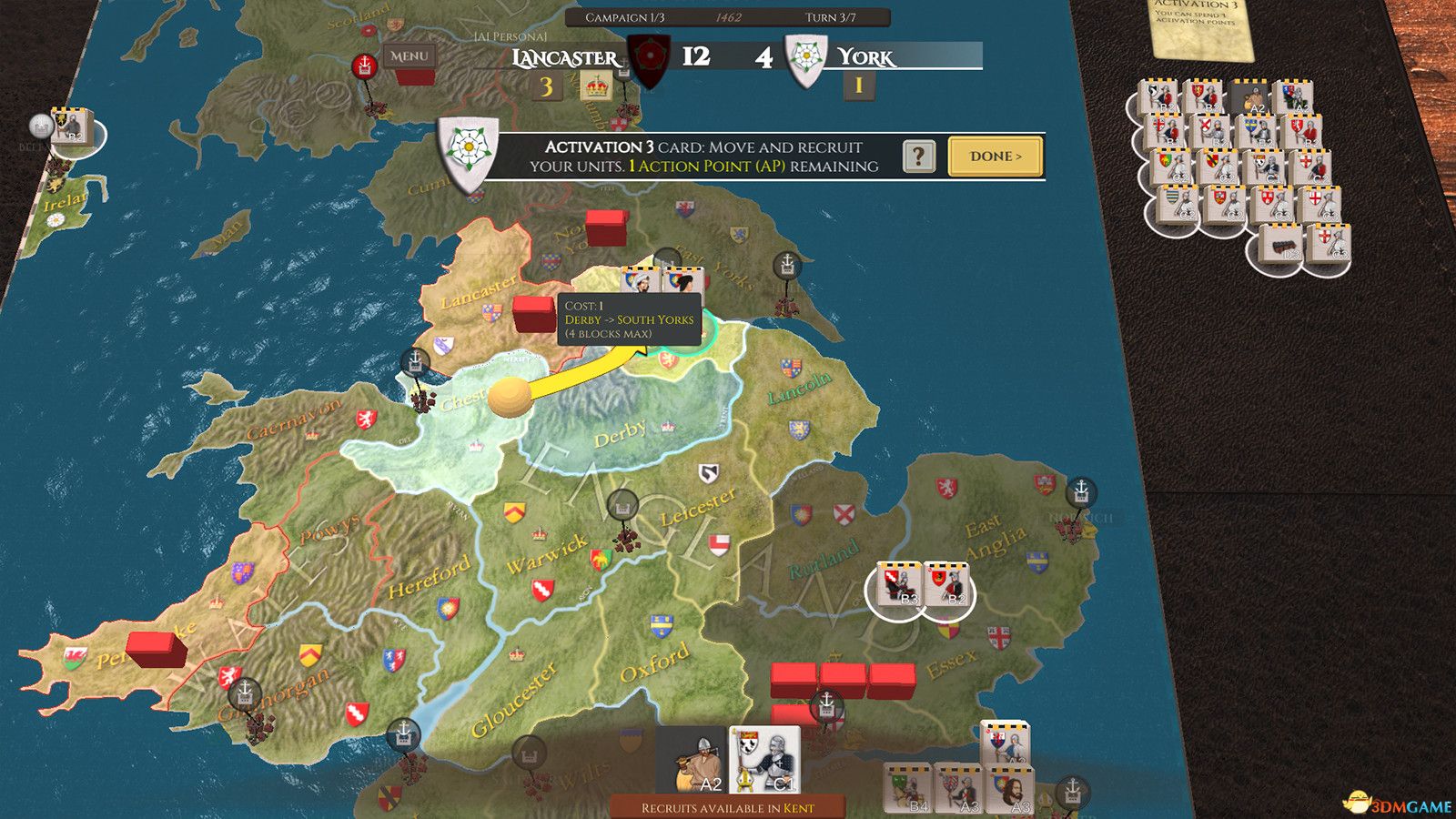
Task: Select the B2 block near Ireland
Action: [x=71, y=127]
